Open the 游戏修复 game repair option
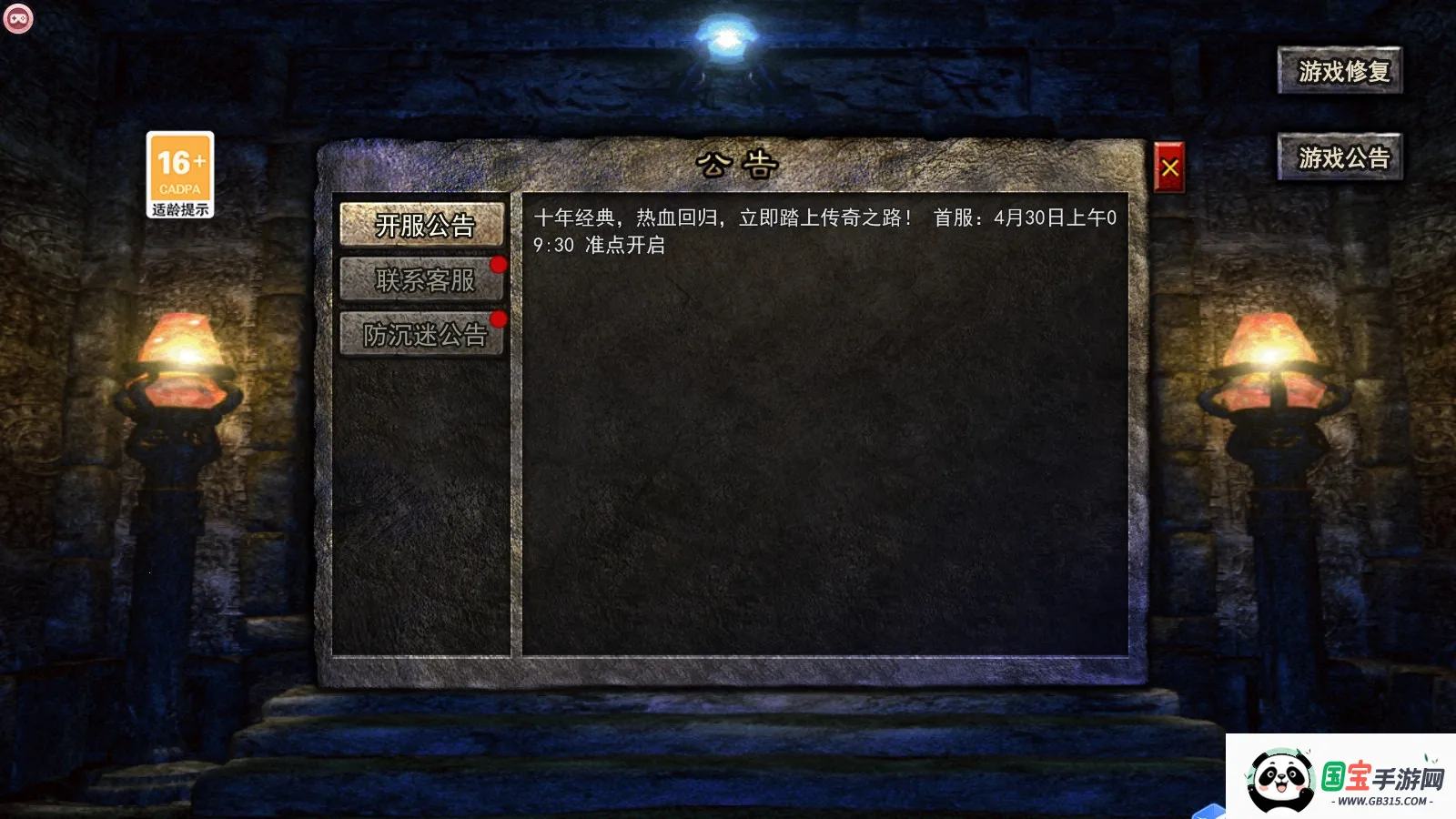The height and width of the screenshot is (819, 1456). (1340, 70)
